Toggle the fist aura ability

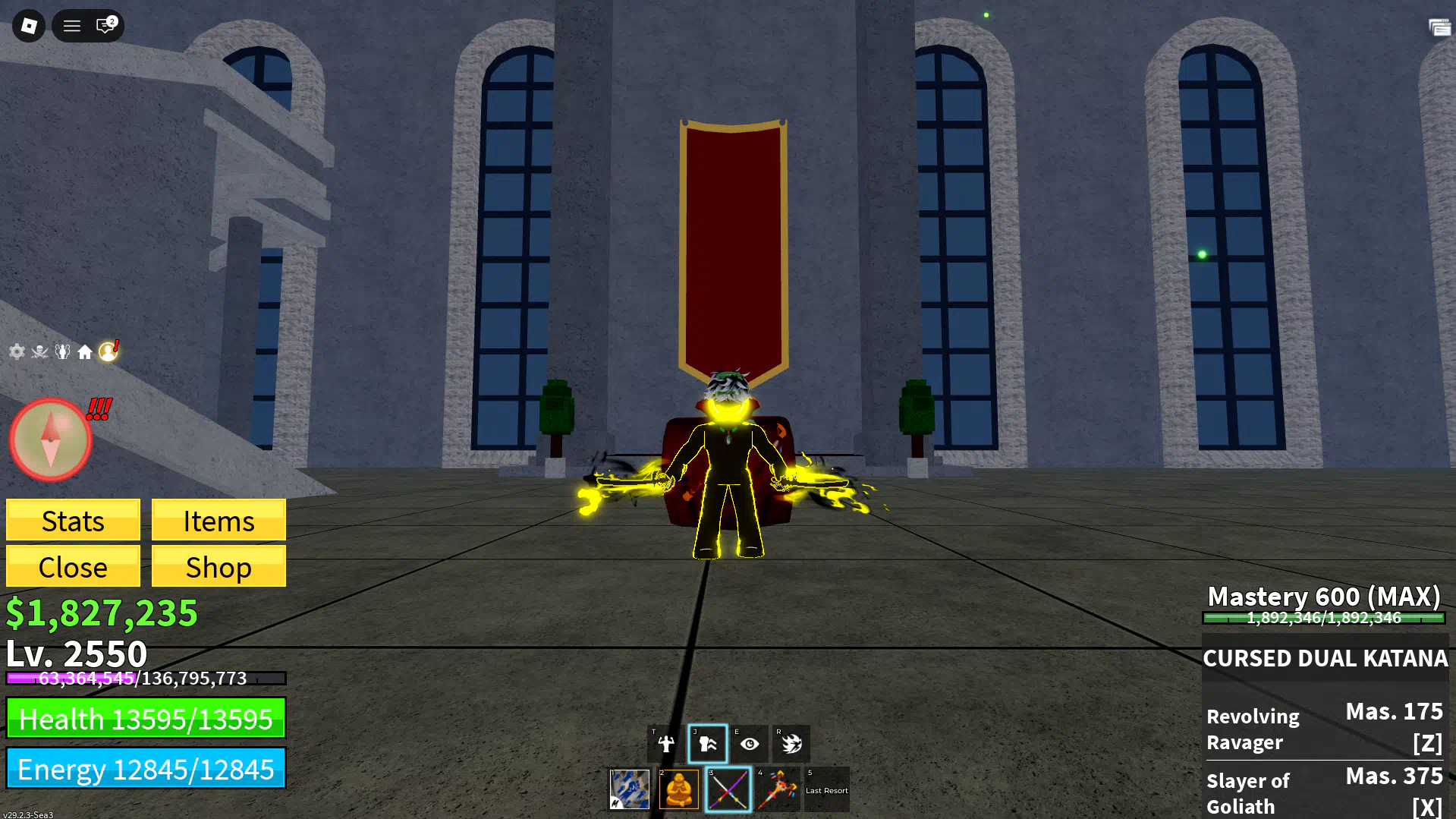pos(708,744)
